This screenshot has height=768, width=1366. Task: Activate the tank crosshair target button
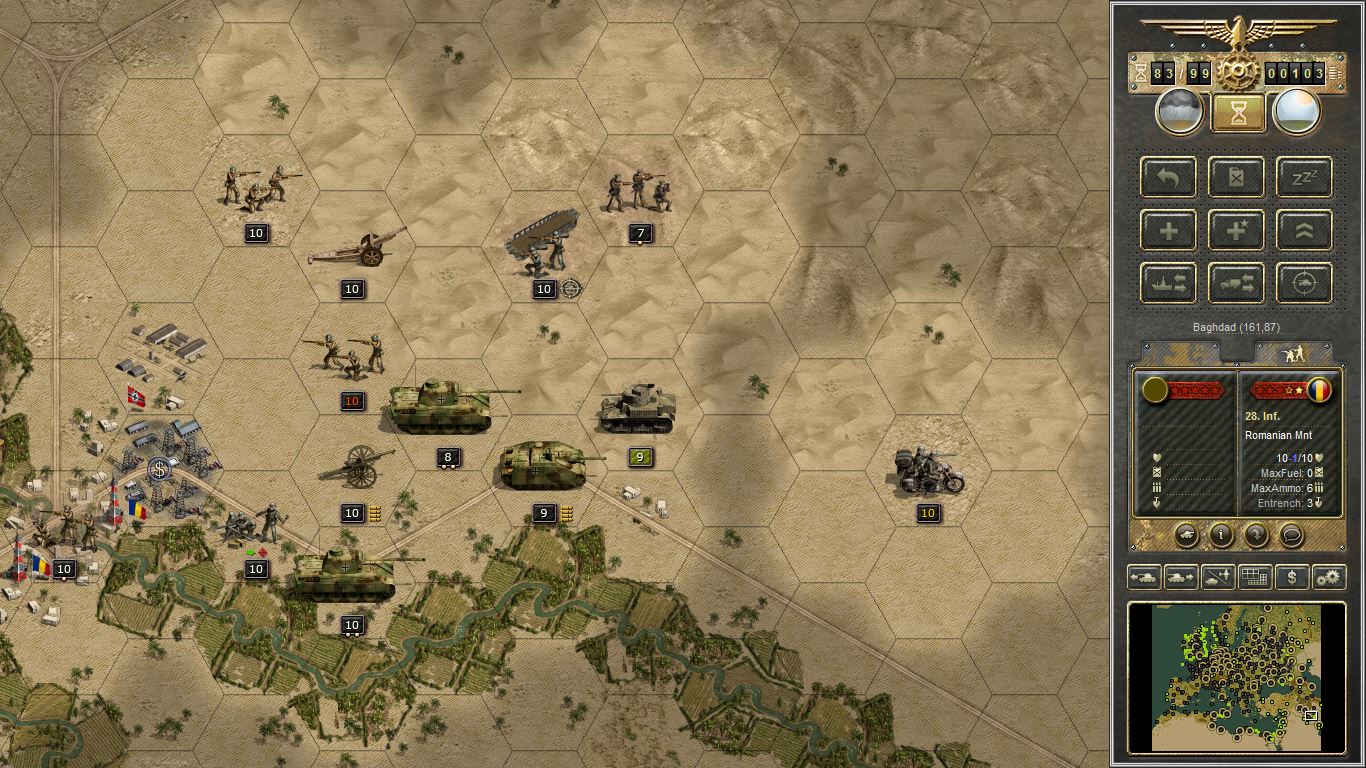(1304, 283)
